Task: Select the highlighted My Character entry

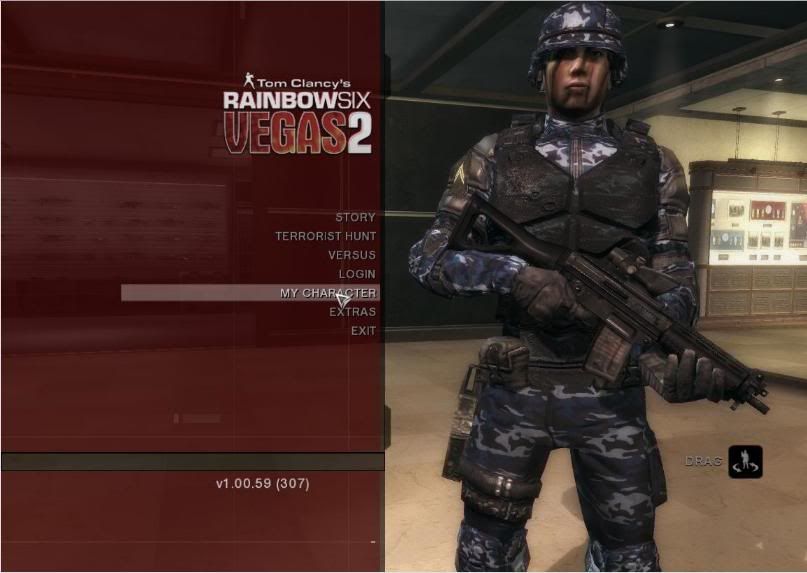Action: tap(327, 293)
